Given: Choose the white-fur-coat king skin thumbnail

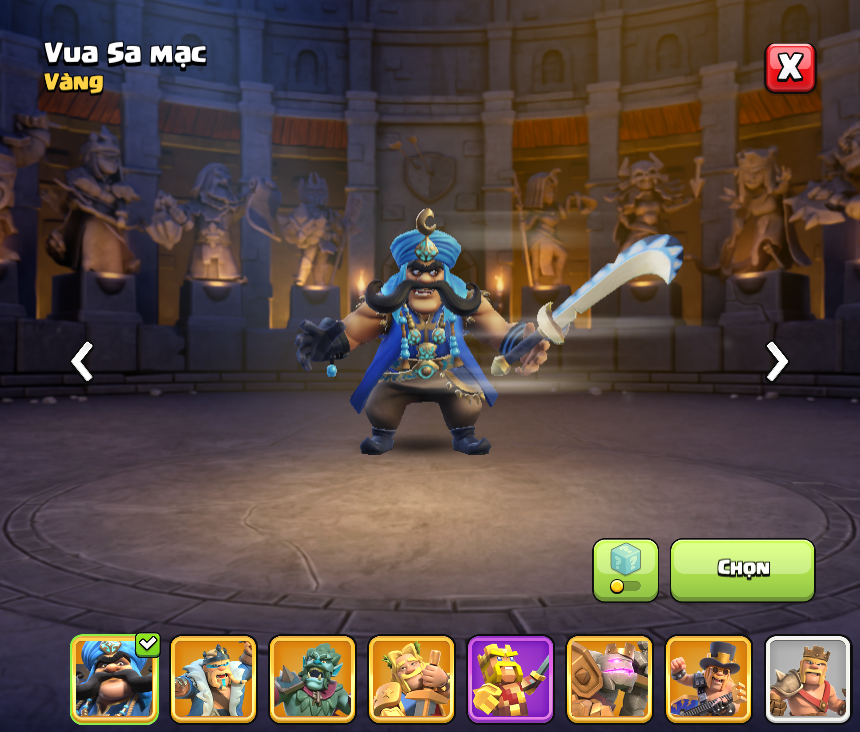Looking at the screenshot, I should point(213,678).
